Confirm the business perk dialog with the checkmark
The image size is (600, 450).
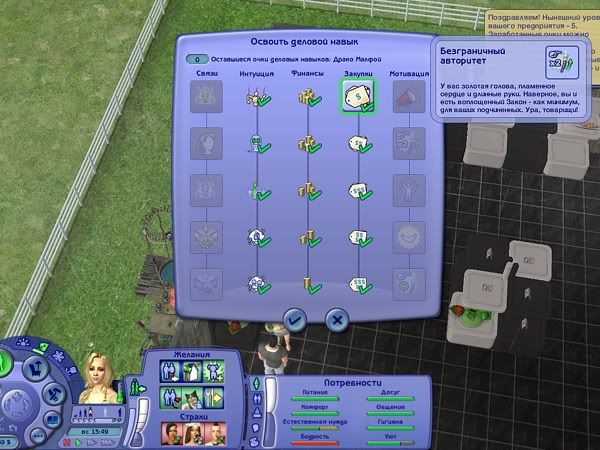pos(294,319)
